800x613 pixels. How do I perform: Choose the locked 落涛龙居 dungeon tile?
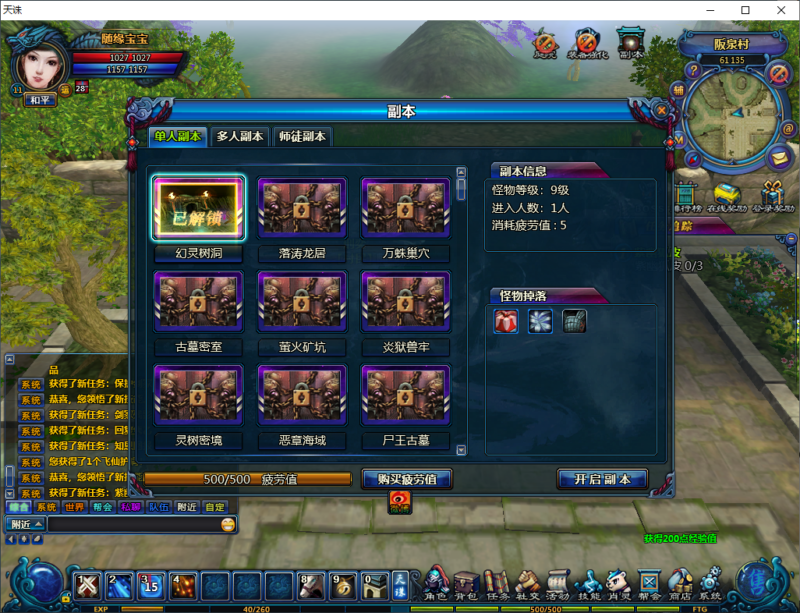click(302, 210)
